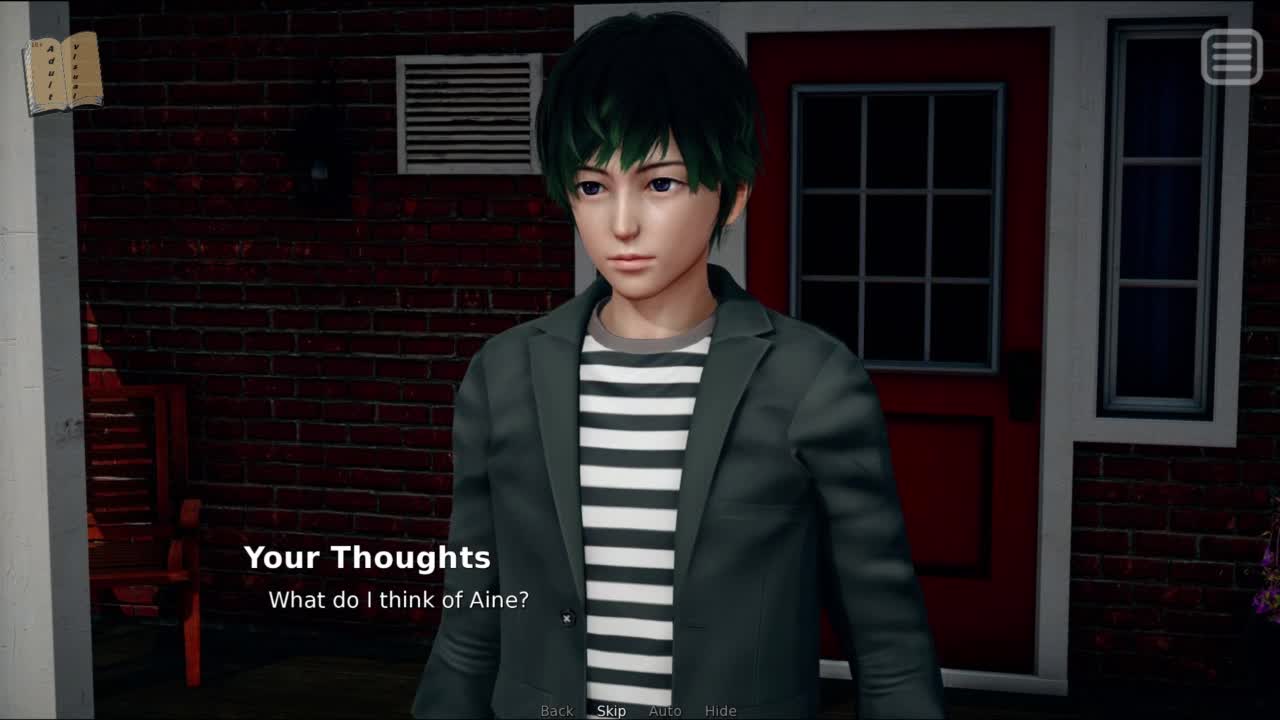The height and width of the screenshot is (720, 1280).
Task: Hide the dialogue interface
Action: pyautogui.click(x=720, y=711)
